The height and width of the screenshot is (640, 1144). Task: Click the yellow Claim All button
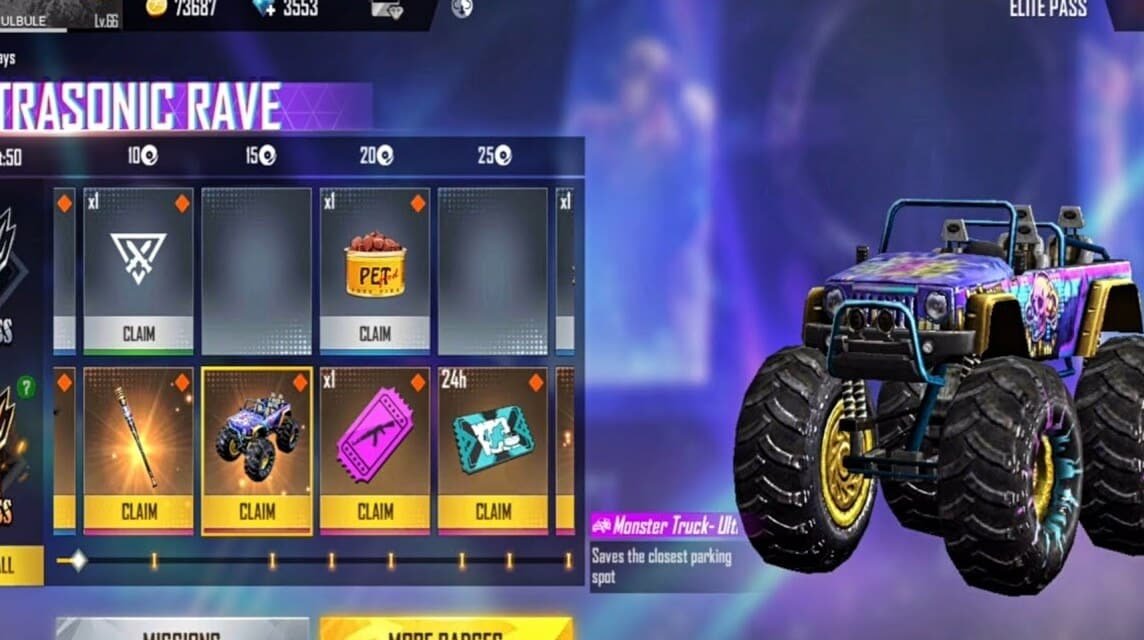(x=18, y=565)
